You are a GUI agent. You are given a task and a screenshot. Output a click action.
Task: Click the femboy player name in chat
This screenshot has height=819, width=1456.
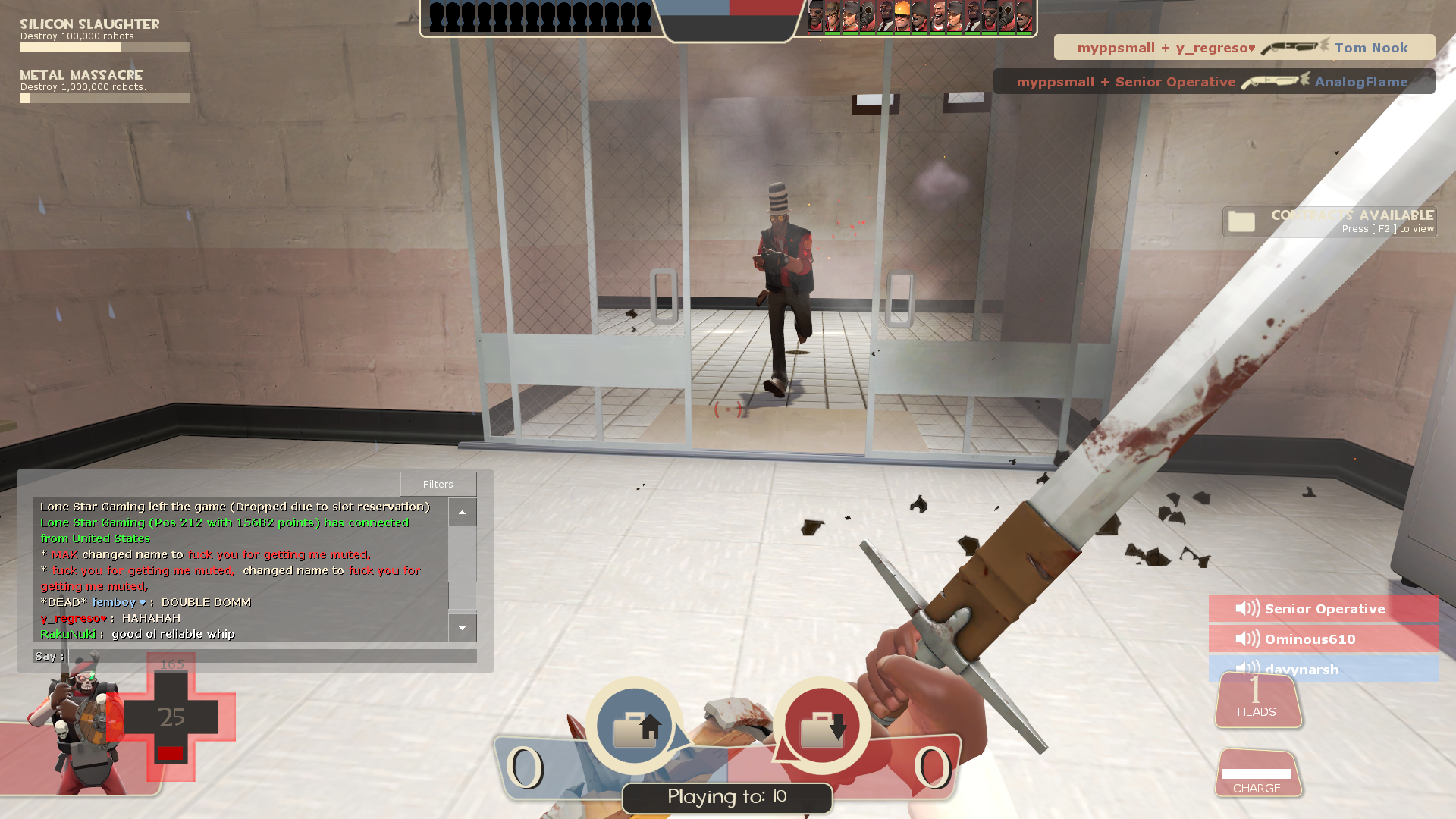tap(114, 602)
